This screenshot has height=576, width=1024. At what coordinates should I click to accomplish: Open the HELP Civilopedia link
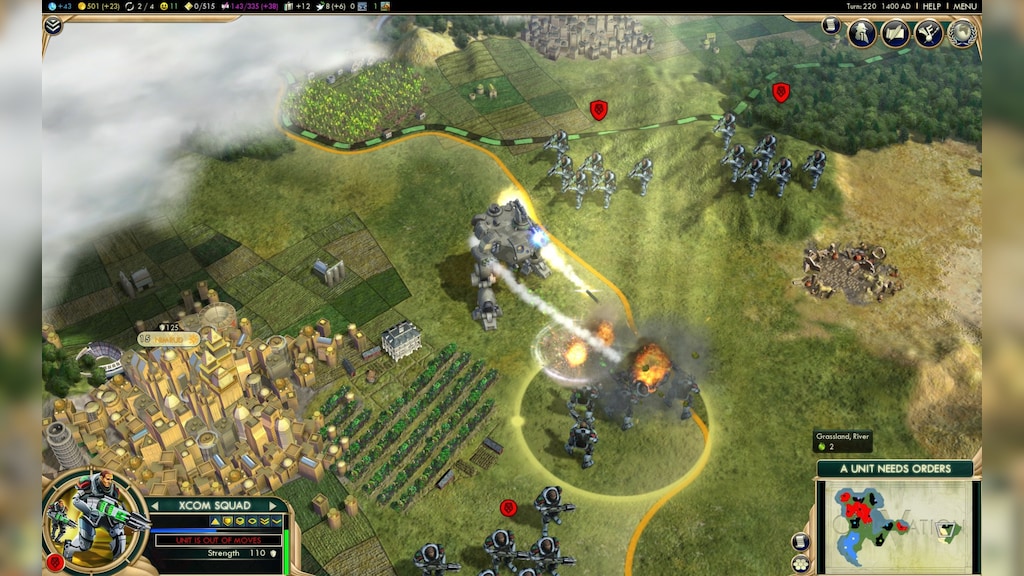coord(931,6)
